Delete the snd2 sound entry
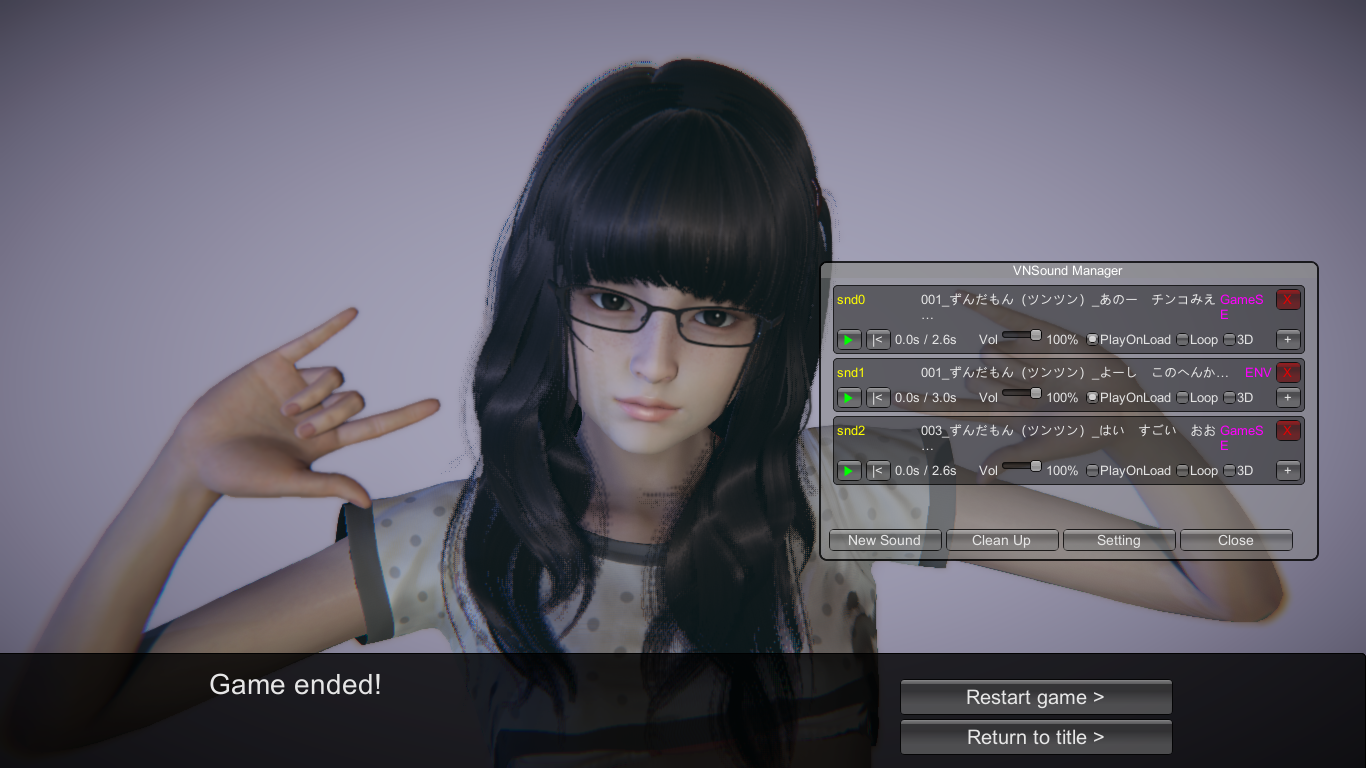 coord(1288,431)
